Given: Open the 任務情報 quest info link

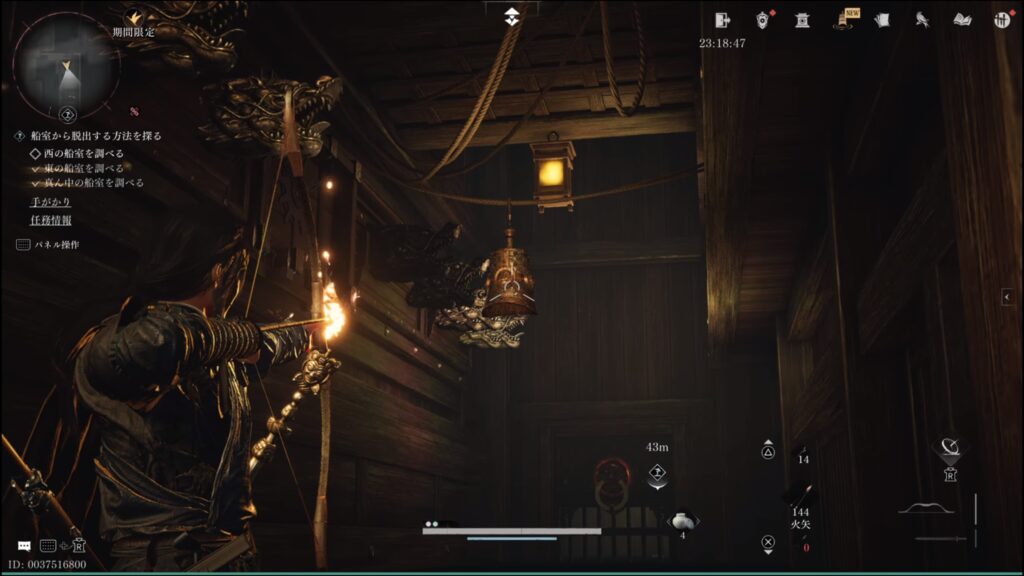Looking at the screenshot, I should (x=50, y=220).
